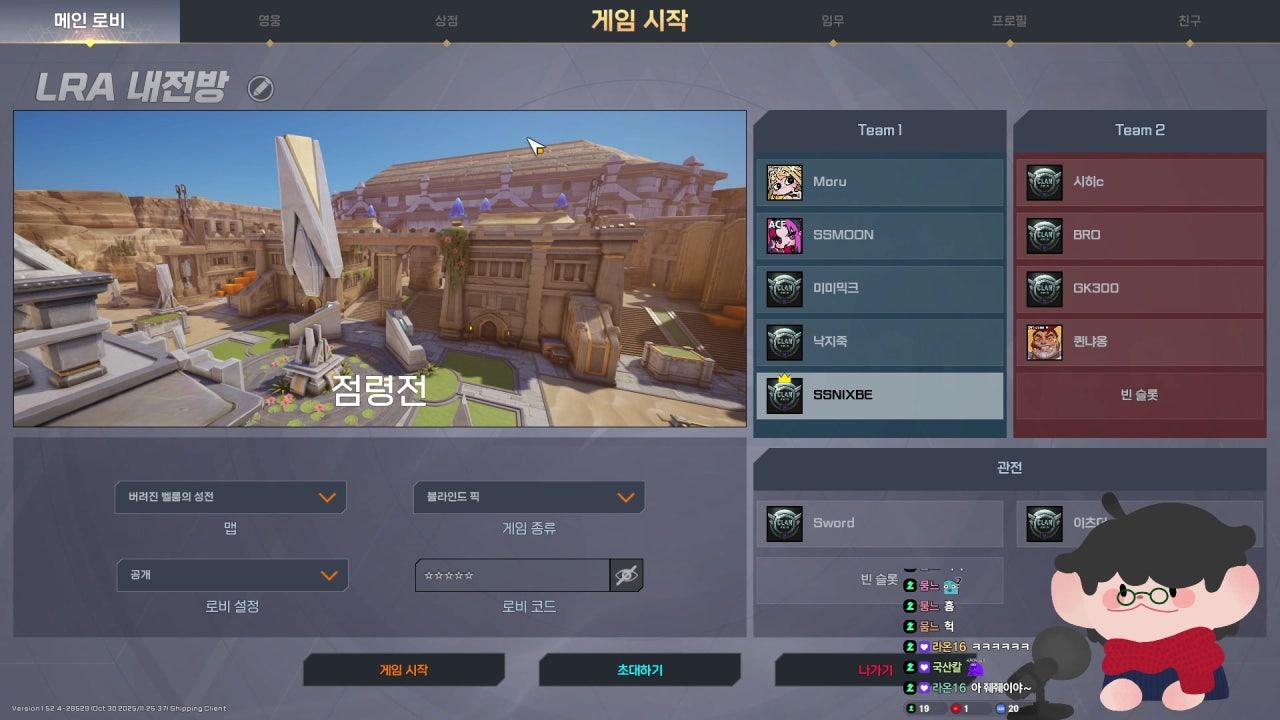This screenshot has height=720, width=1280.
Task: Reveal the lobby code with the eye toggle
Action: [x=628, y=575]
